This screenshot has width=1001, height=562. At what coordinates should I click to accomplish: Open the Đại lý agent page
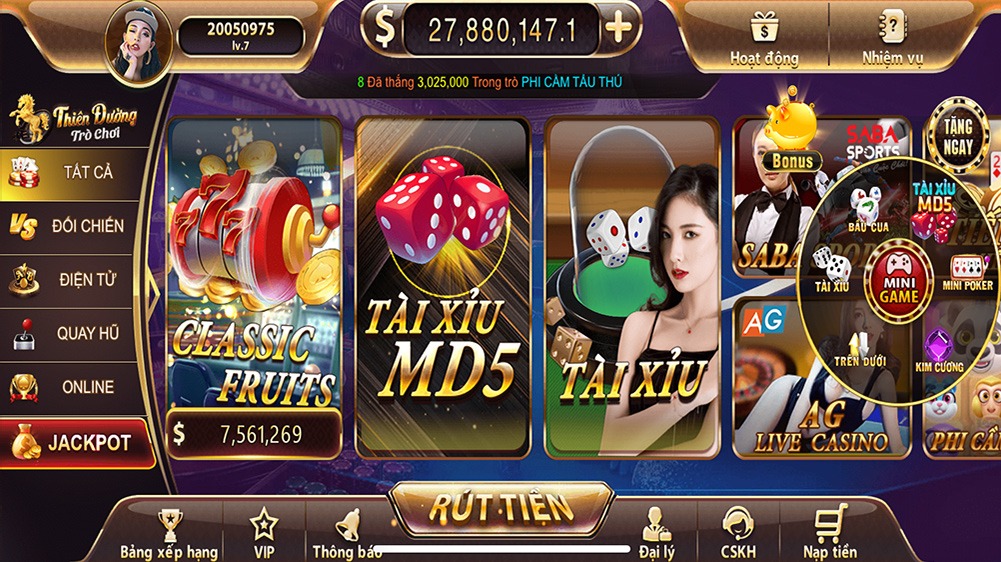click(656, 533)
